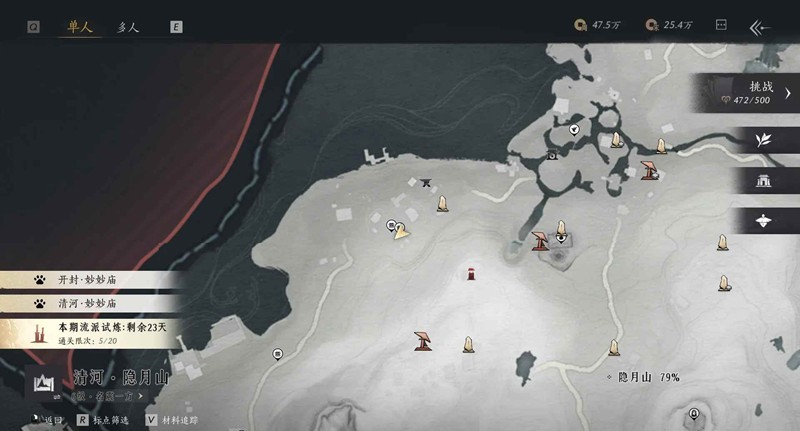The width and height of the screenshot is (800, 431).
Task: Click the back arrow at top right
Action: click(x=762, y=27)
